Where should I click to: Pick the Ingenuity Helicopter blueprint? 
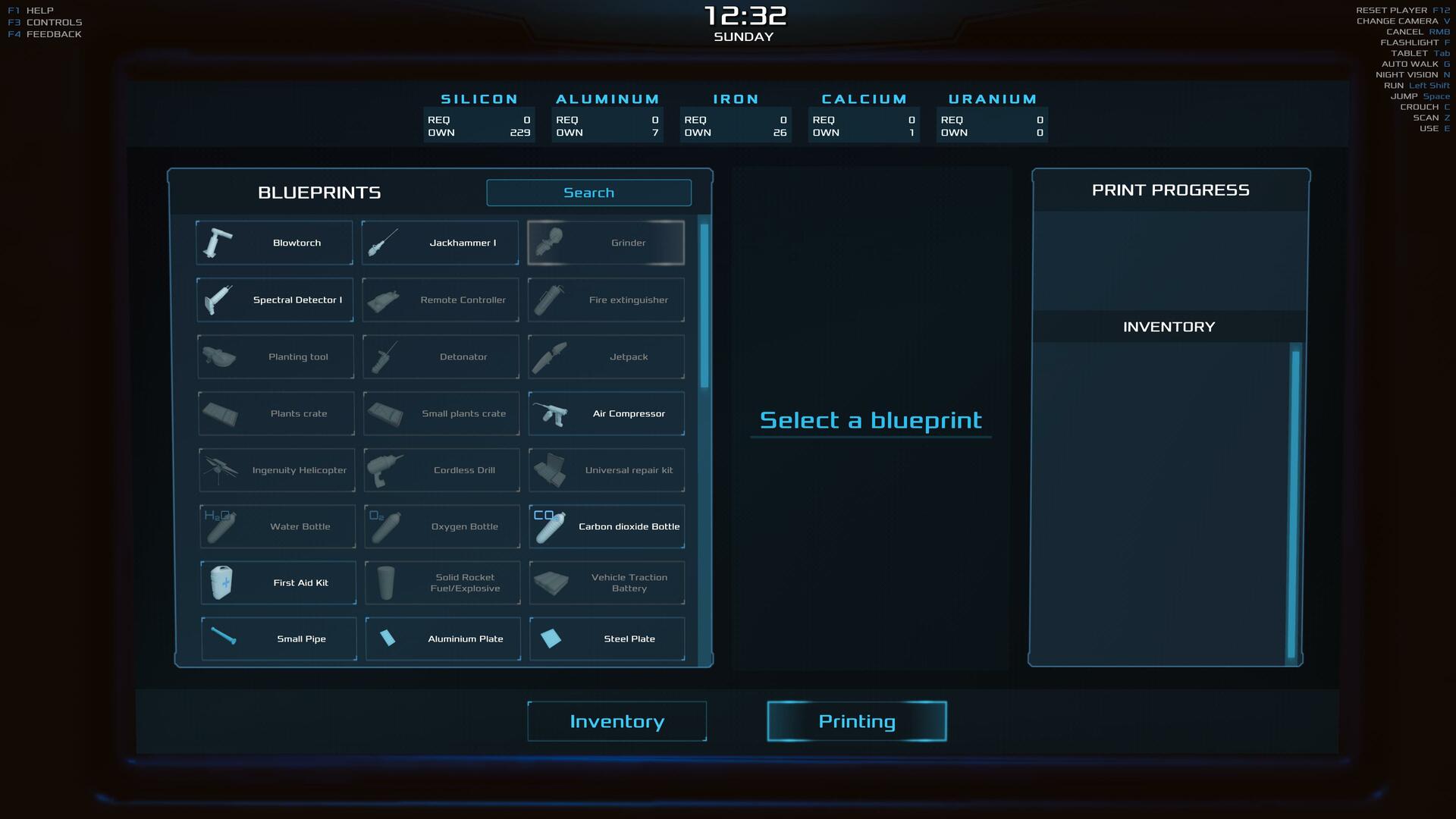click(x=277, y=470)
